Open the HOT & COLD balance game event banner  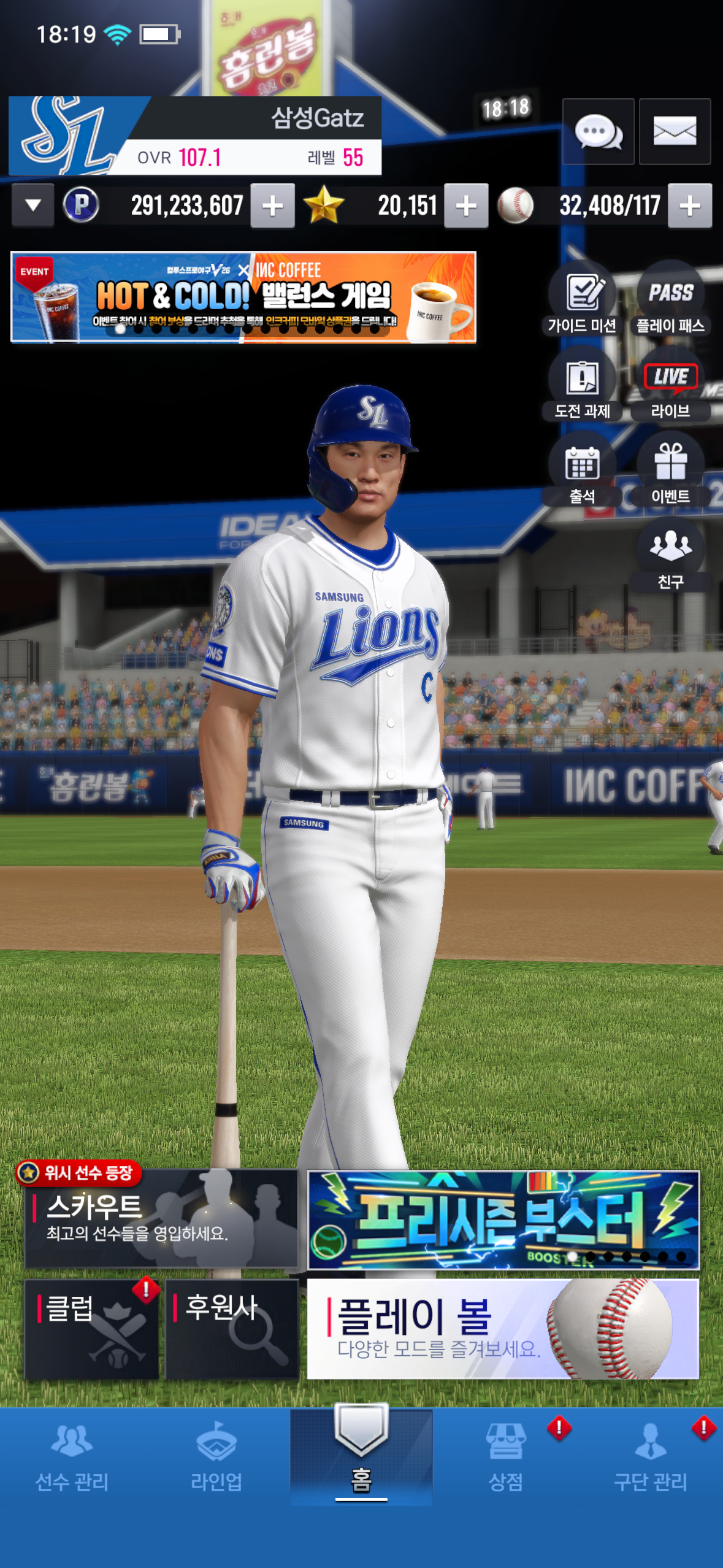(x=243, y=297)
